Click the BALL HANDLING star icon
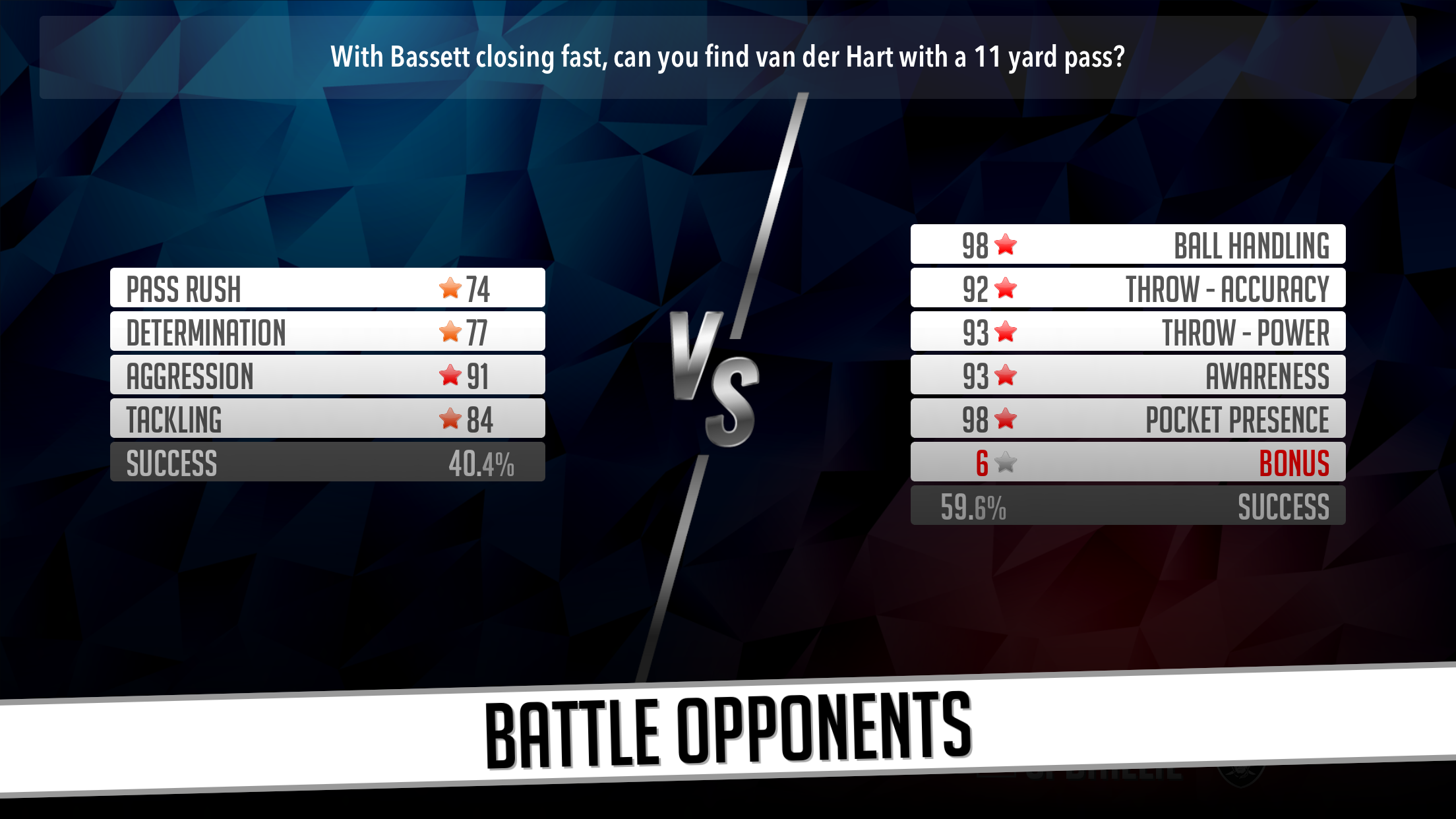 (x=1005, y=243)
